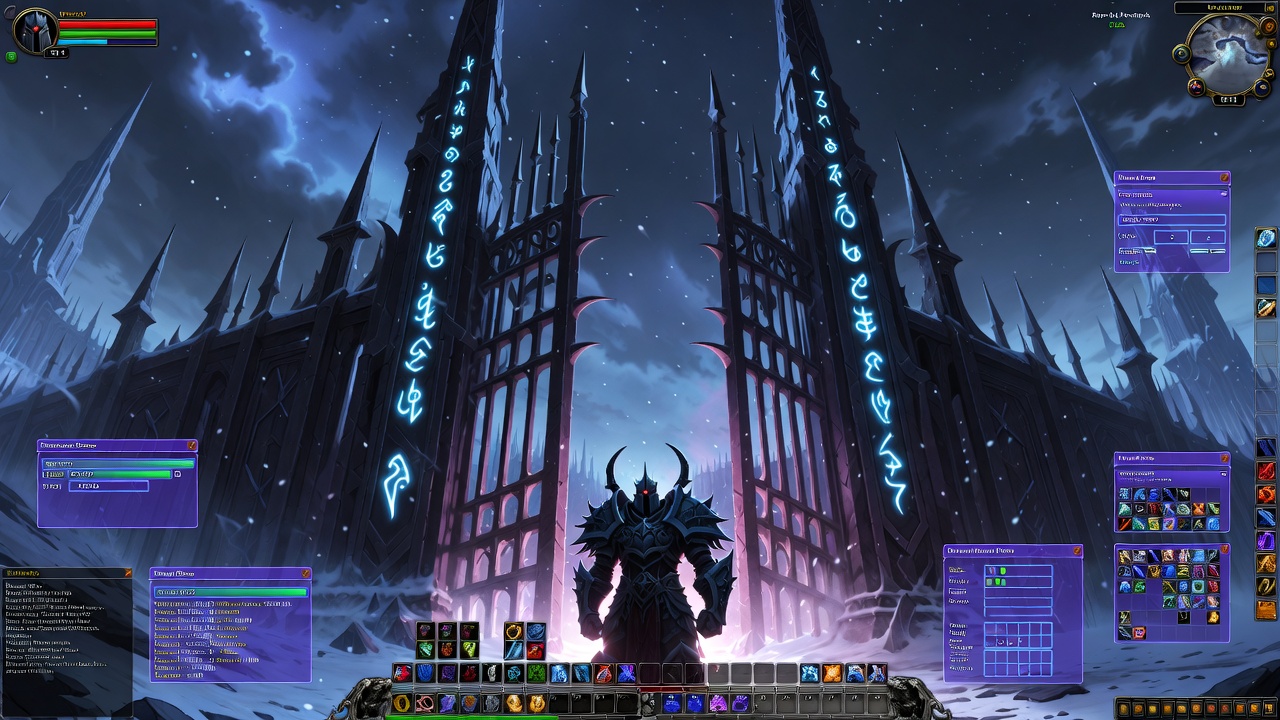Close the dark chat log panel
Viewport: 1280px width, 720px height.
click(128, 573)
